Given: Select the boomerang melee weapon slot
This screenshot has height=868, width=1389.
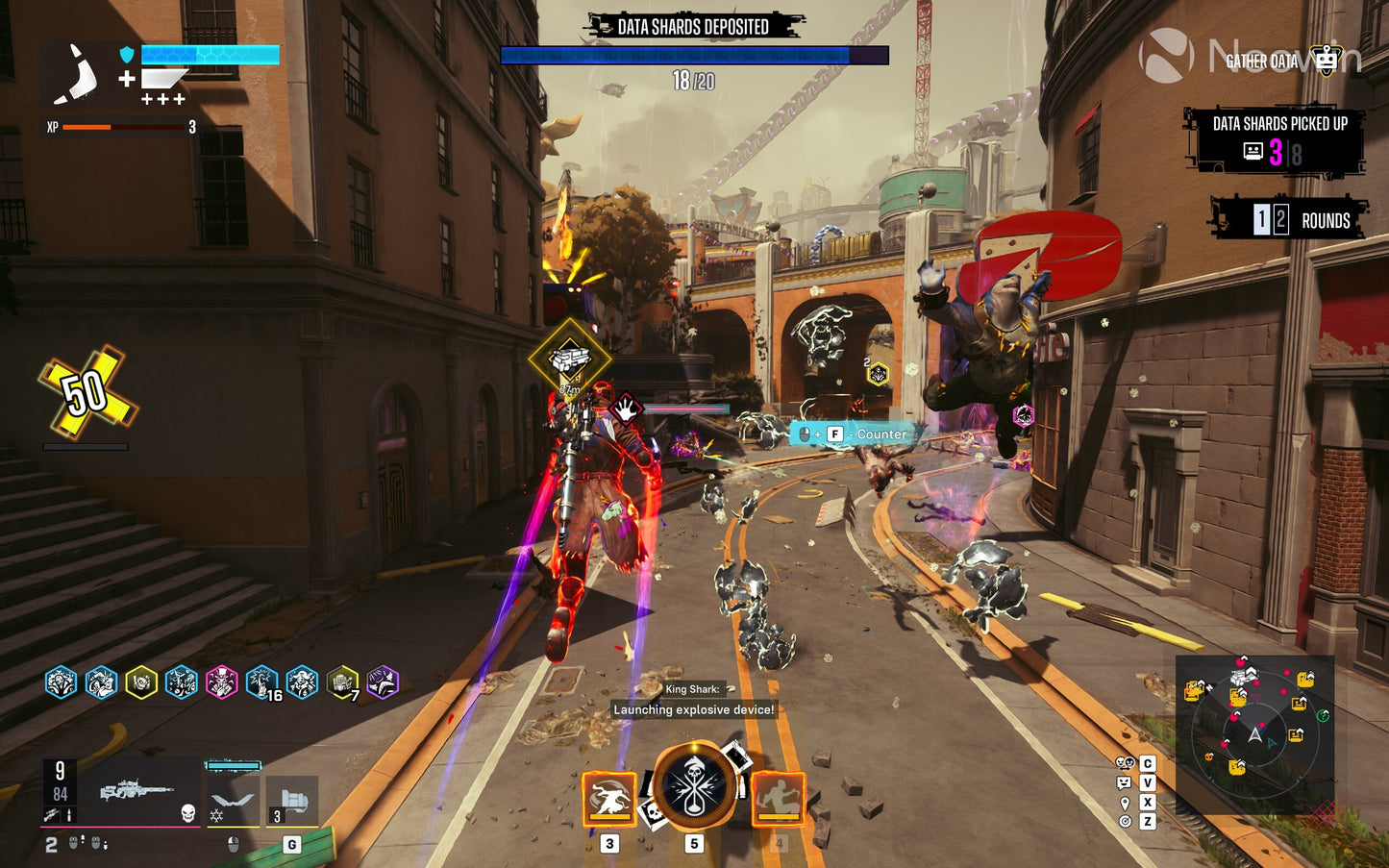Looking at the screenshot, I should coord(233,800).
